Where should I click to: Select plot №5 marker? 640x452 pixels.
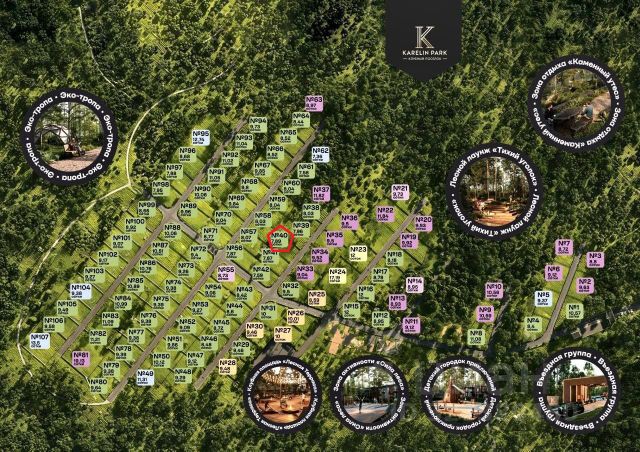tap(543, 298)
